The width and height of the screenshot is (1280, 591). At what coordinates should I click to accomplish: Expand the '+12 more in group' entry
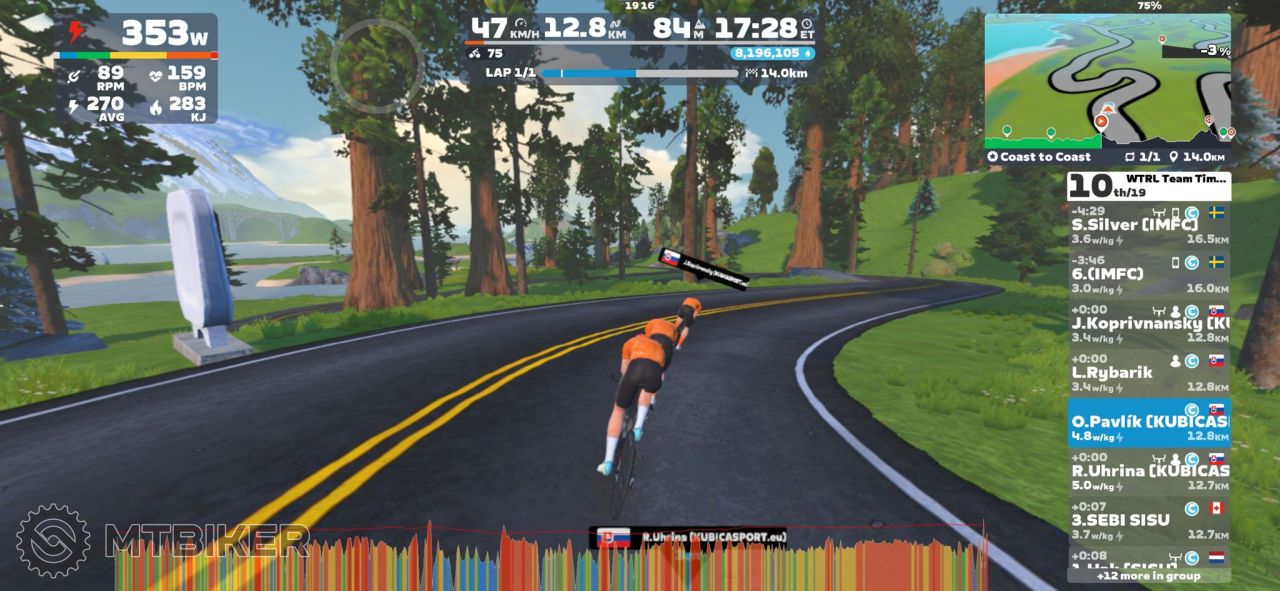click(x=1148, y=575)
